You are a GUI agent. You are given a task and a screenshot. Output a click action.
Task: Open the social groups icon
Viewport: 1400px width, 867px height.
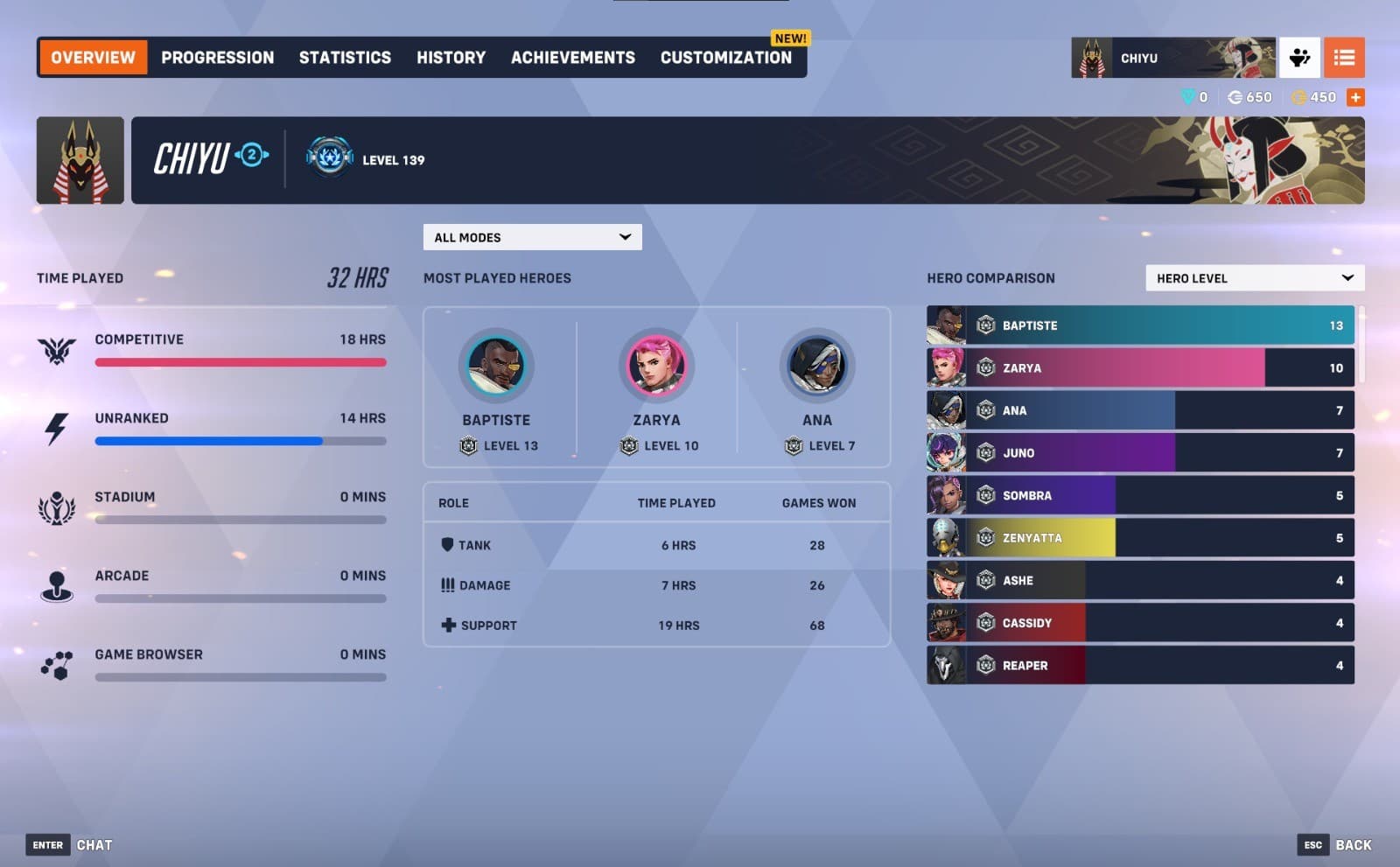[x=1300, y=57]
